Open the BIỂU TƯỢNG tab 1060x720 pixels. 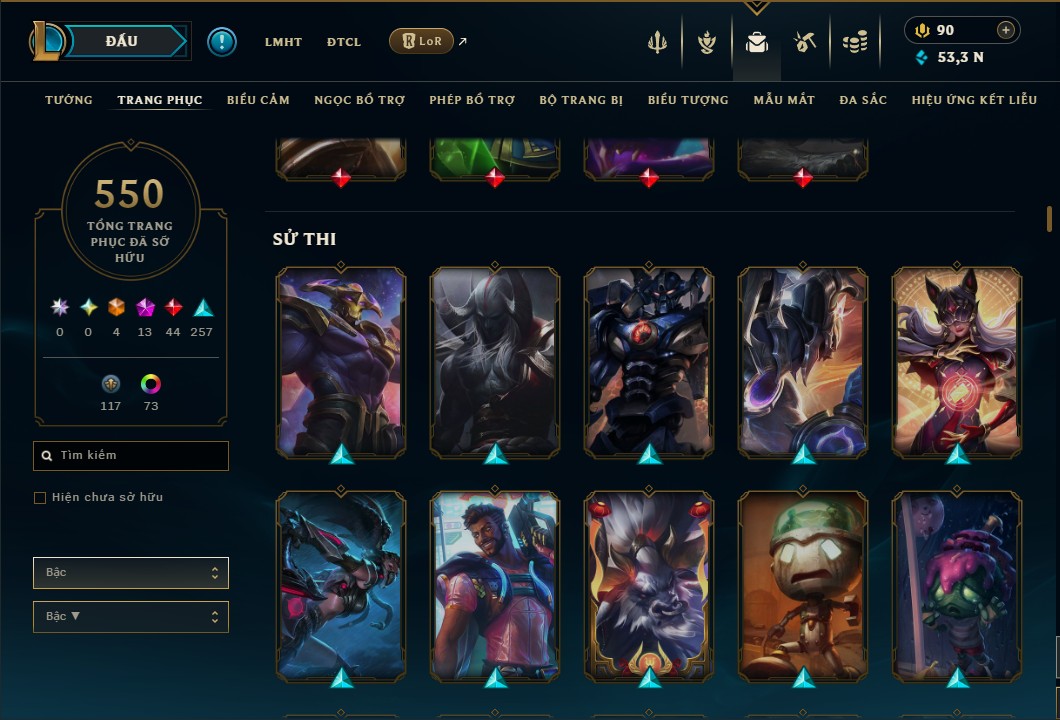click(x=688, y=100)
